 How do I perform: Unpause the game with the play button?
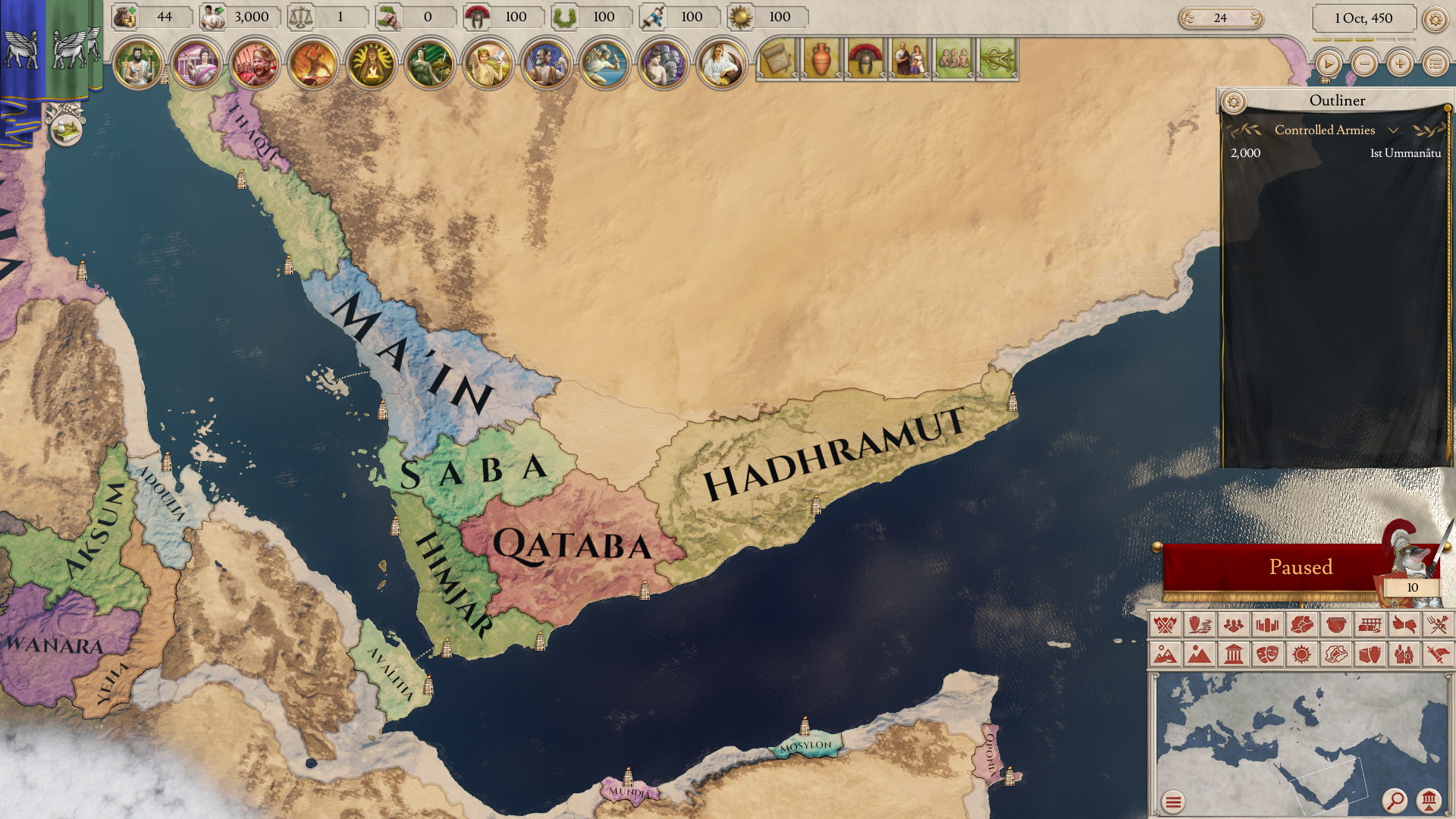1328,64
